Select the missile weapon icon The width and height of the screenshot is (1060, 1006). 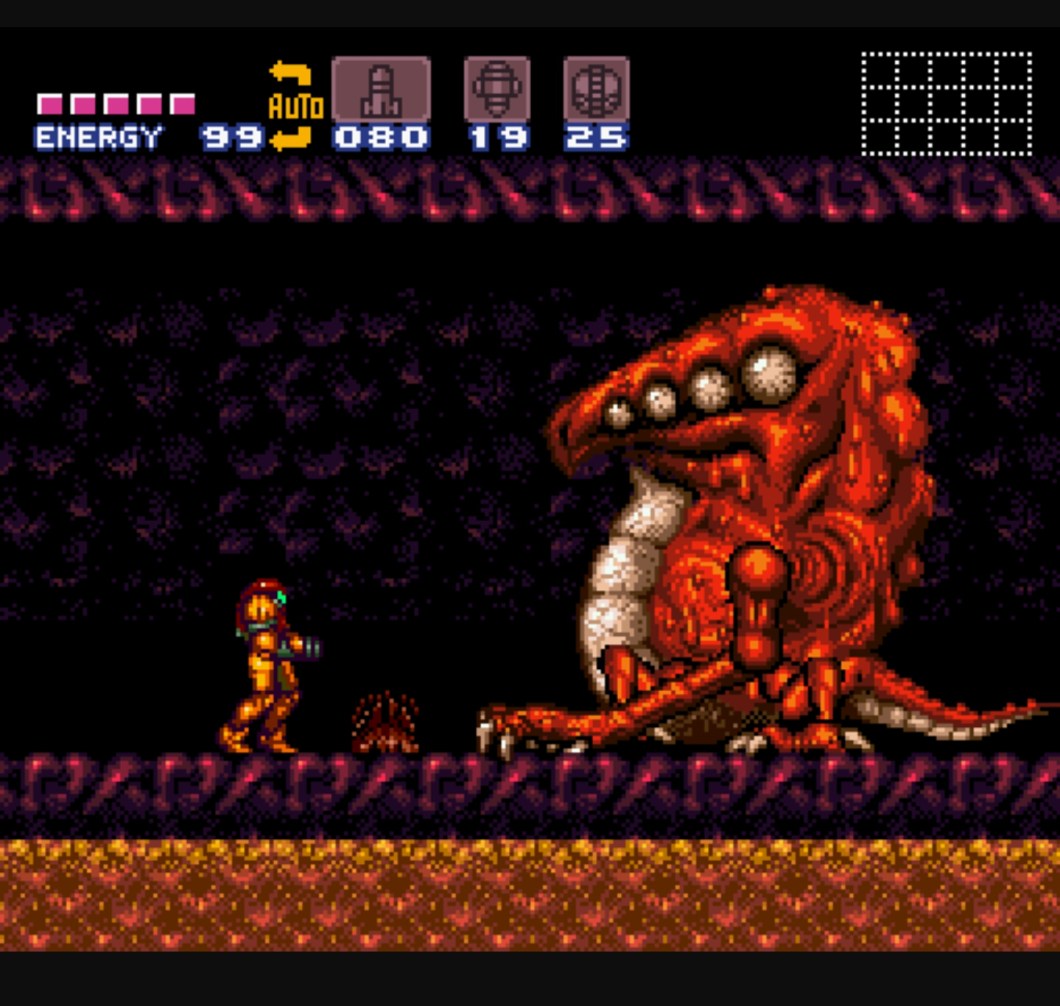[381, 90]
